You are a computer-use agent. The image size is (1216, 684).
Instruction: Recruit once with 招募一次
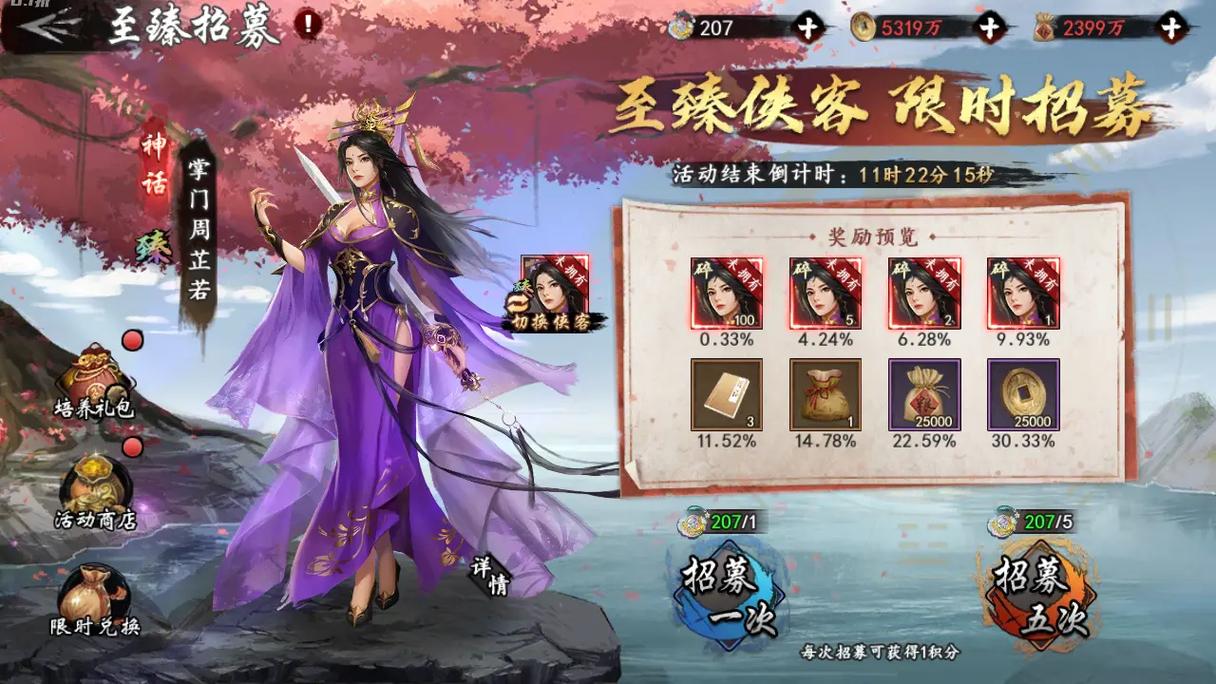727,588
